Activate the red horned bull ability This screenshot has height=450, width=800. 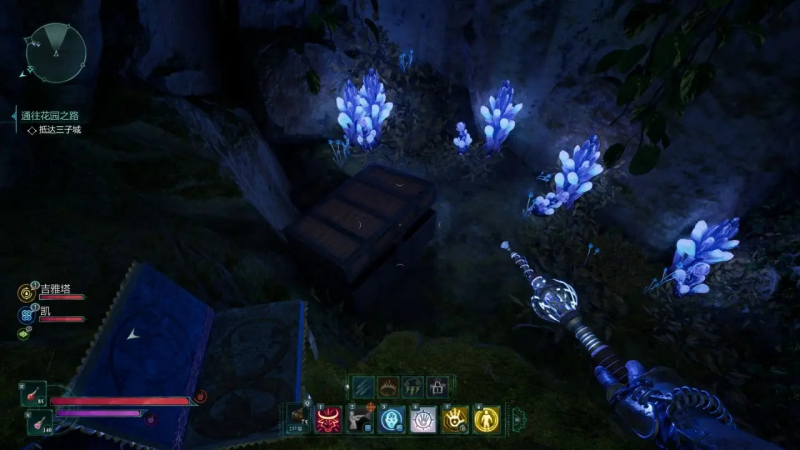328,419
